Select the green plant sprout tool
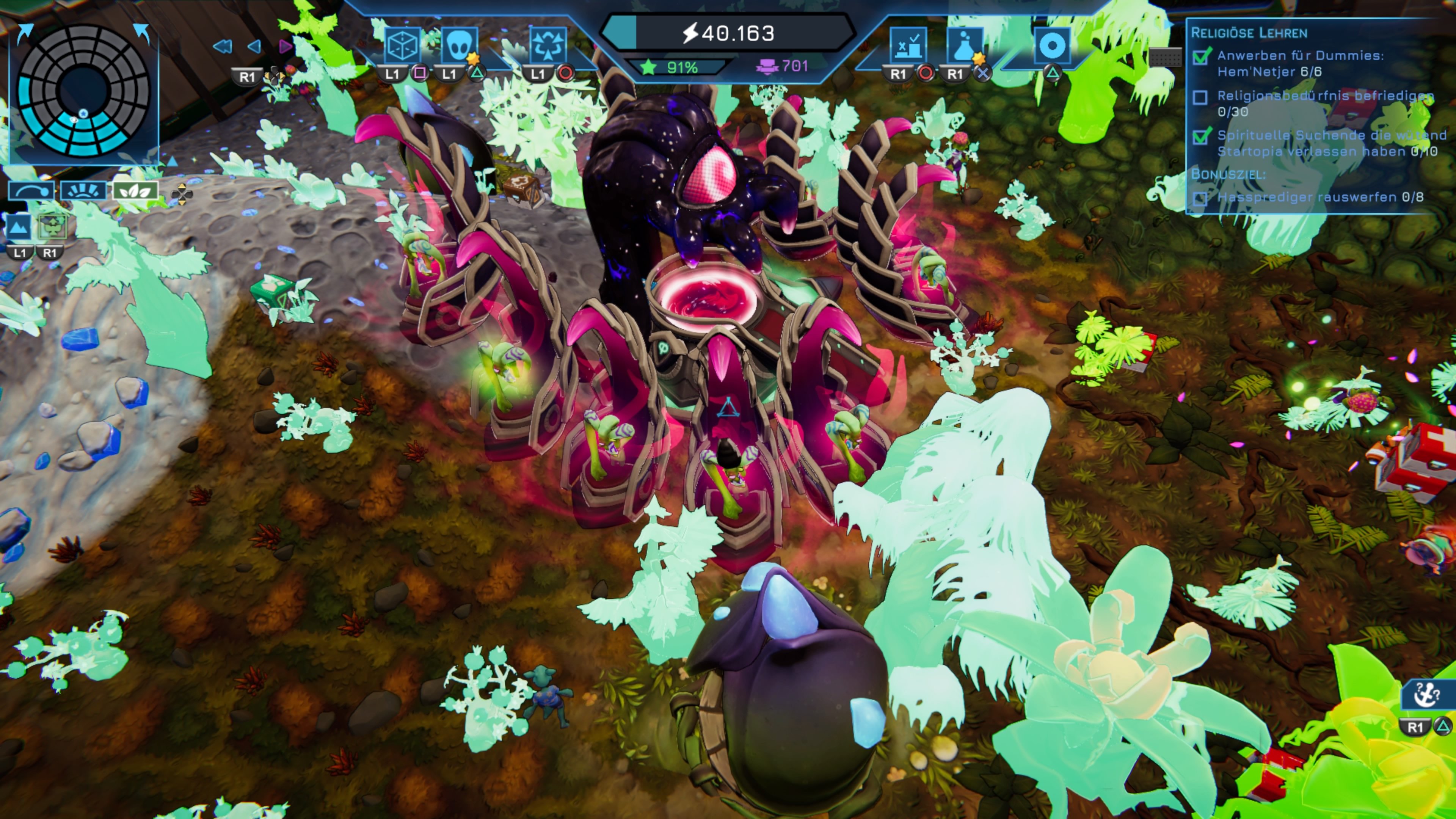The image size is (1456, 819). point(52,228)
